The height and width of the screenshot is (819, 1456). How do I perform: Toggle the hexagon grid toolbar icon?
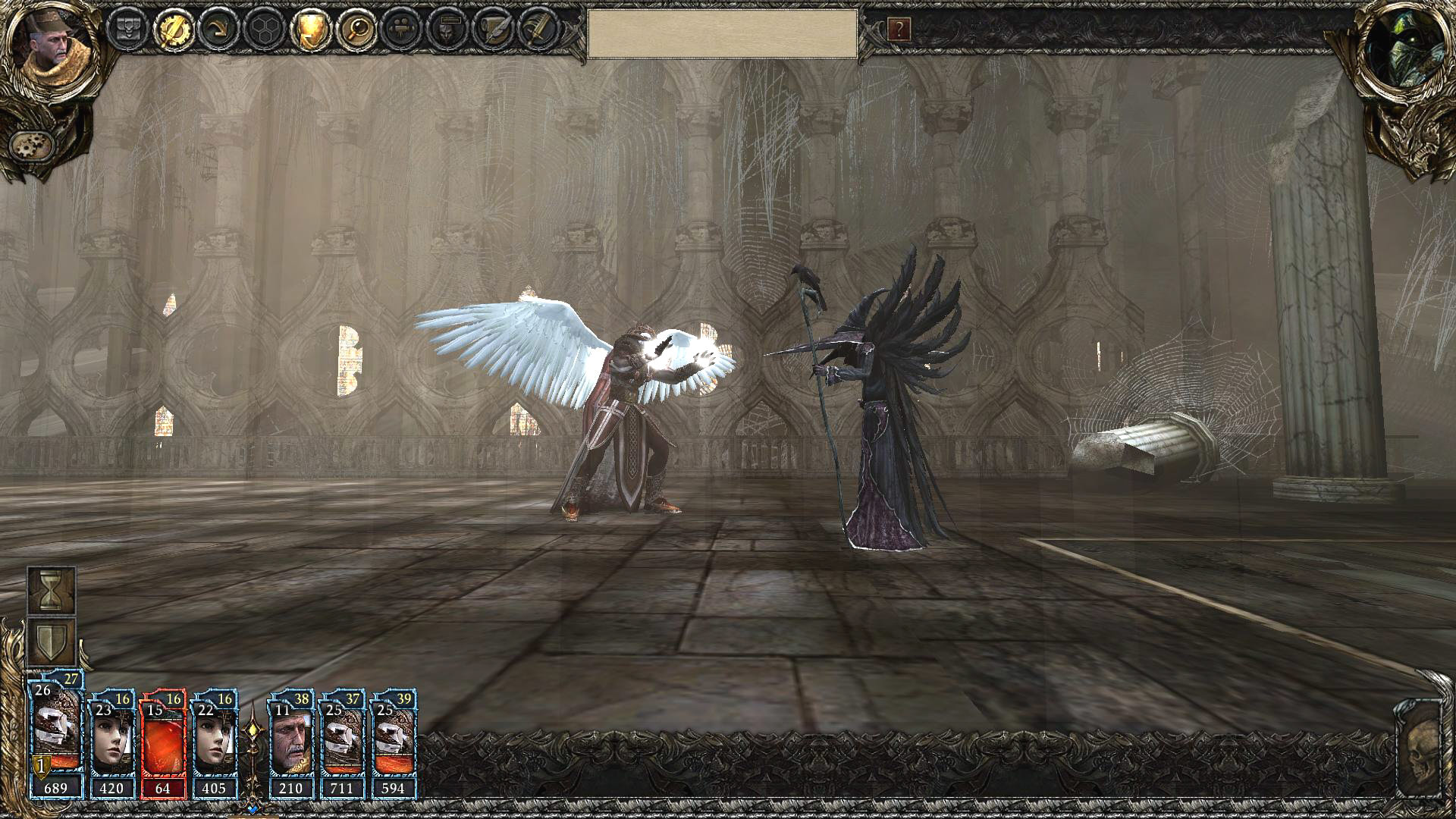point(265,30)
